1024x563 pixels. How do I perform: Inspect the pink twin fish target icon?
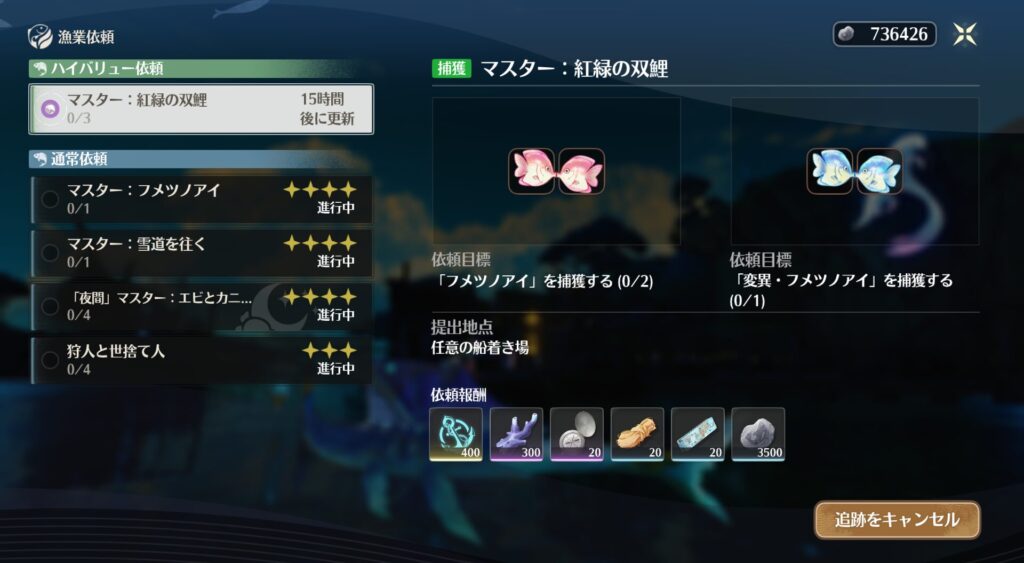tap(556, 171)
